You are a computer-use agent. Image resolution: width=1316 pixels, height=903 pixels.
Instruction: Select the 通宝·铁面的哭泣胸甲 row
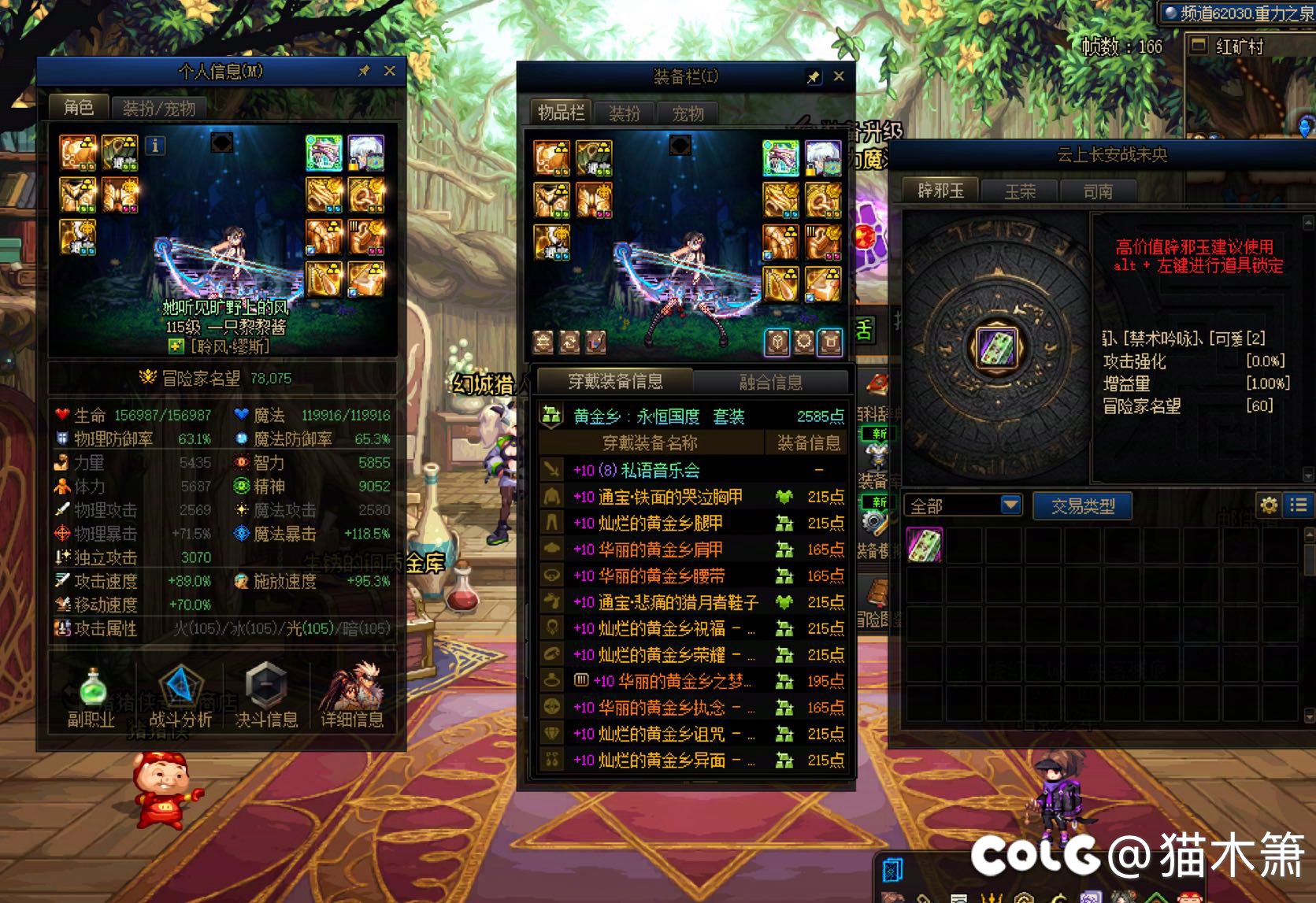[669, 497]
